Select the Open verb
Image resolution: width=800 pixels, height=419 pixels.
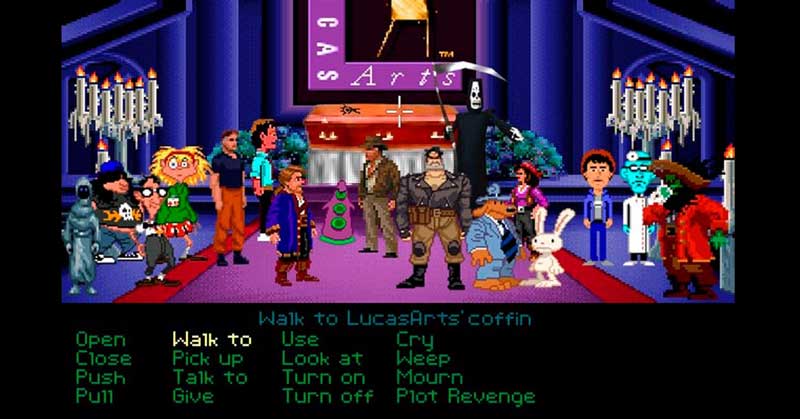(x=101, y=340)
